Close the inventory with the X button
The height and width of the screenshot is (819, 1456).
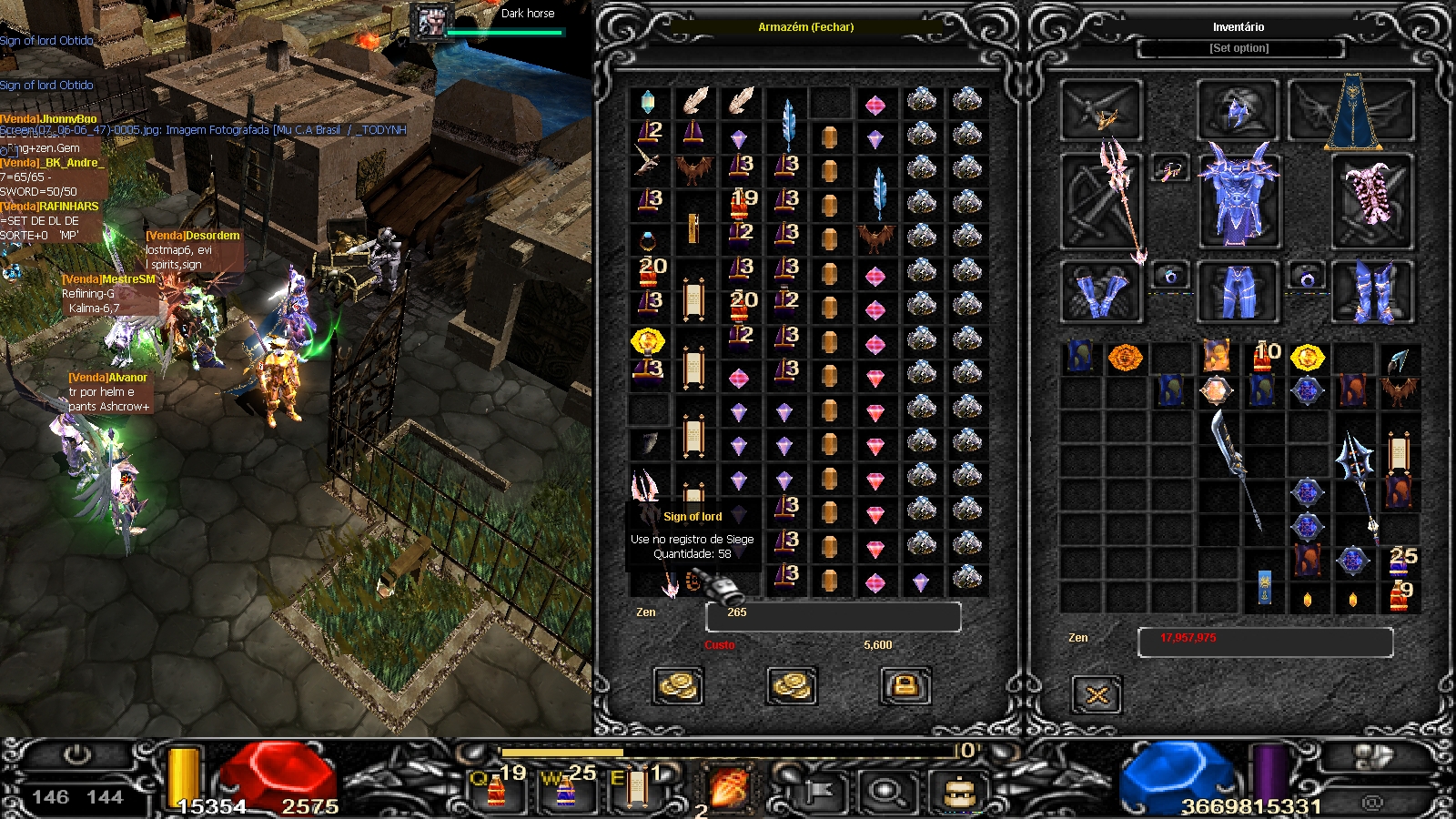point(1097,695)
